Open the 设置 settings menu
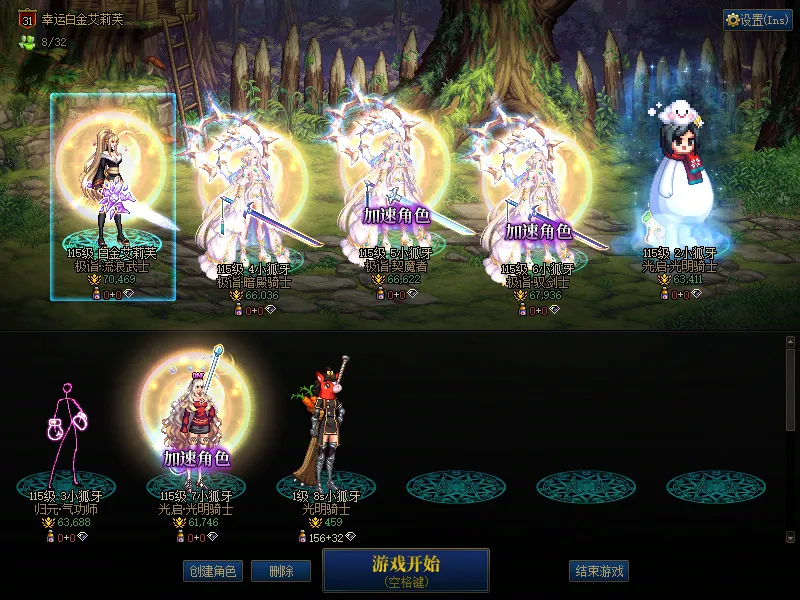Image resolution: width=800 pixels, height=600 pixels. pyautogui.click(x=757, y=19)
